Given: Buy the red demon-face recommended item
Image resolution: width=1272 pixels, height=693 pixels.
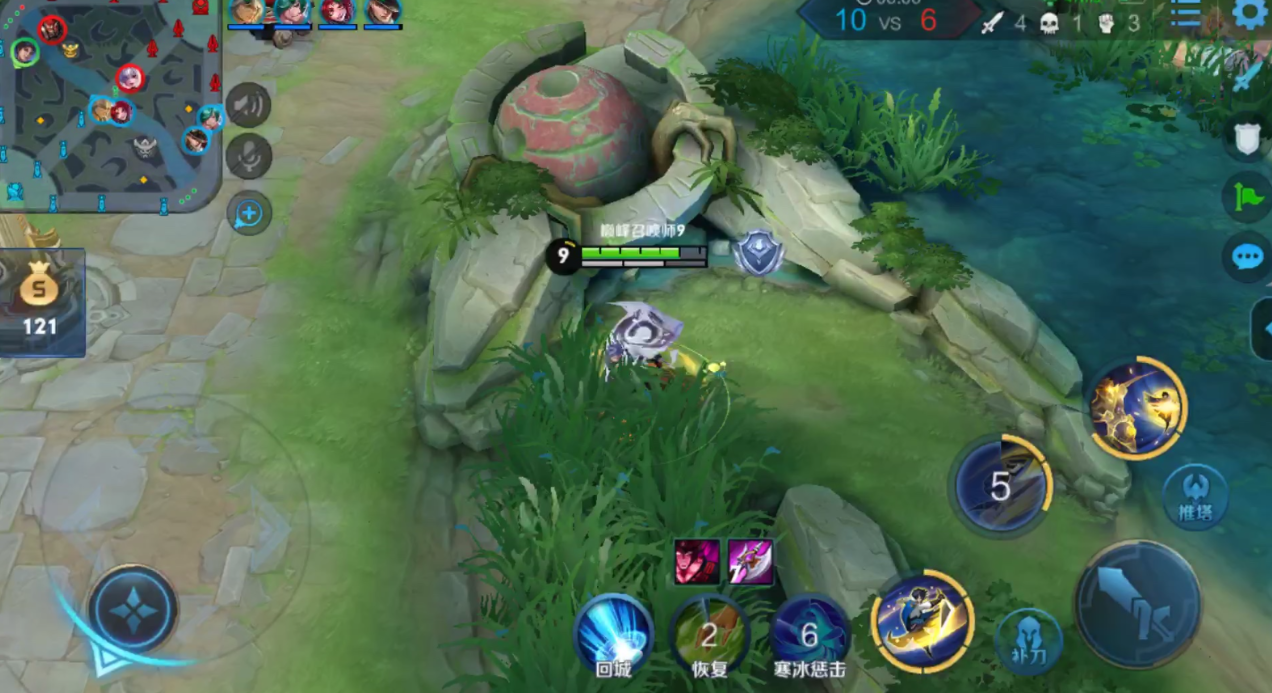Looking at the screenshot, I should point(697,560).
